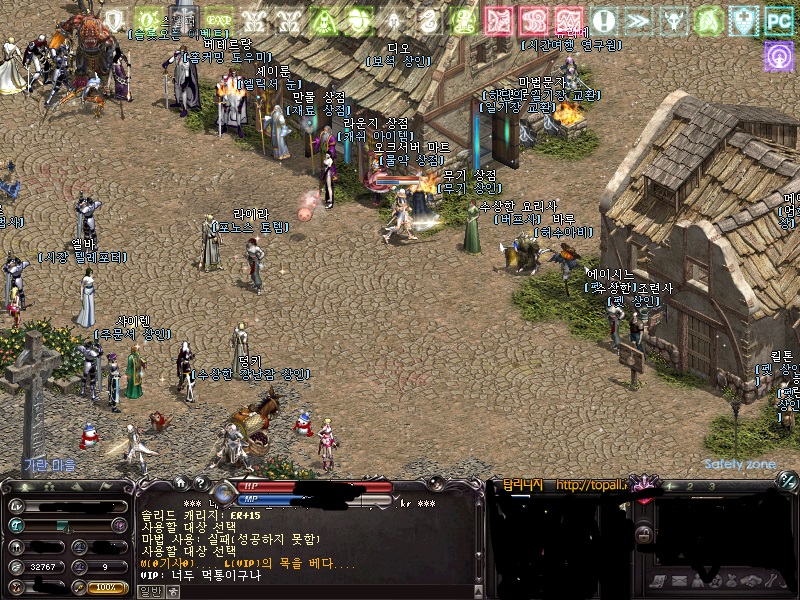Select hotbar page 3 tab
Viewport: 800px width, 600px height.
click(712, 486)
